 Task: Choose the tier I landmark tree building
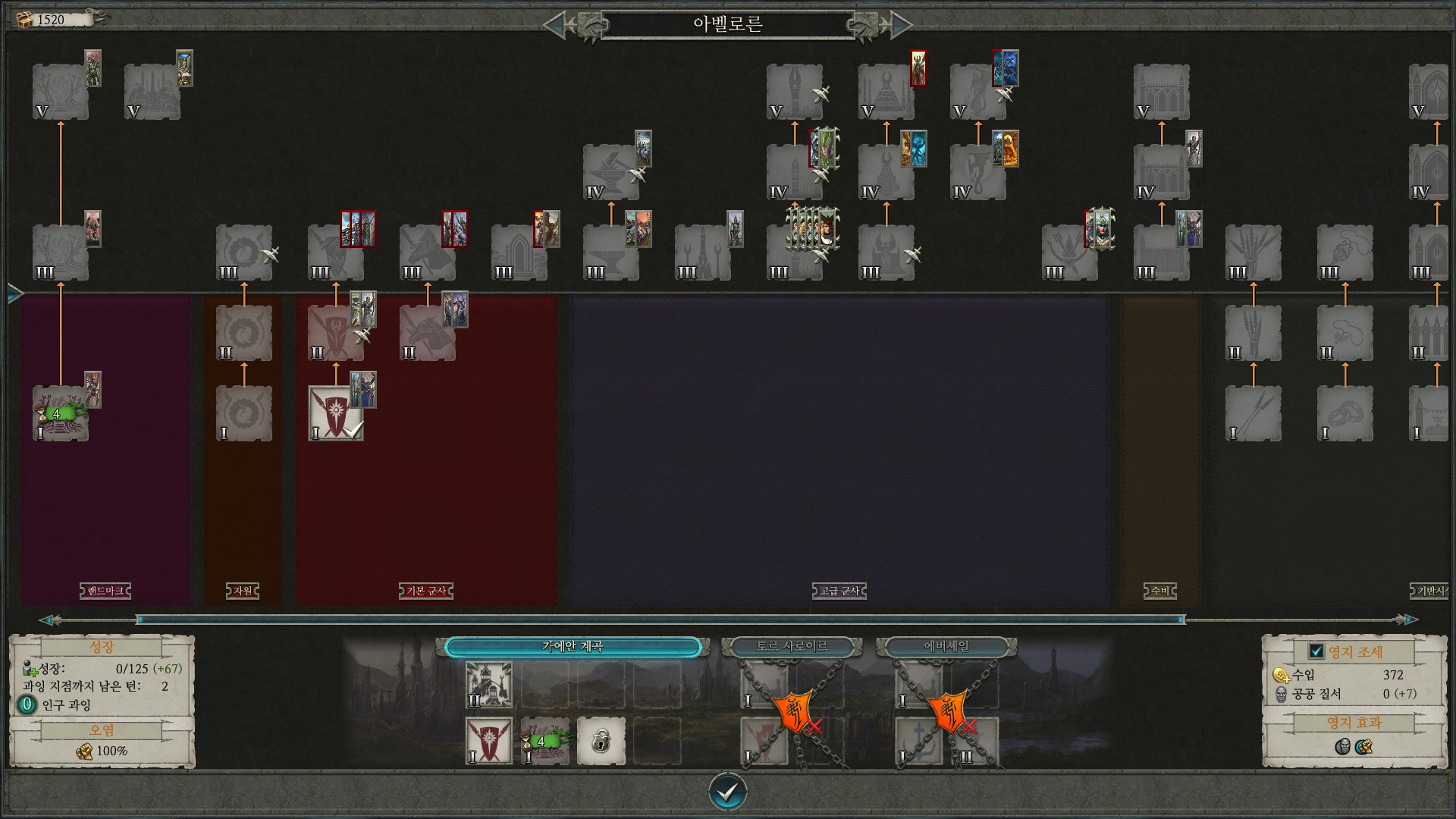click(60, 413)
